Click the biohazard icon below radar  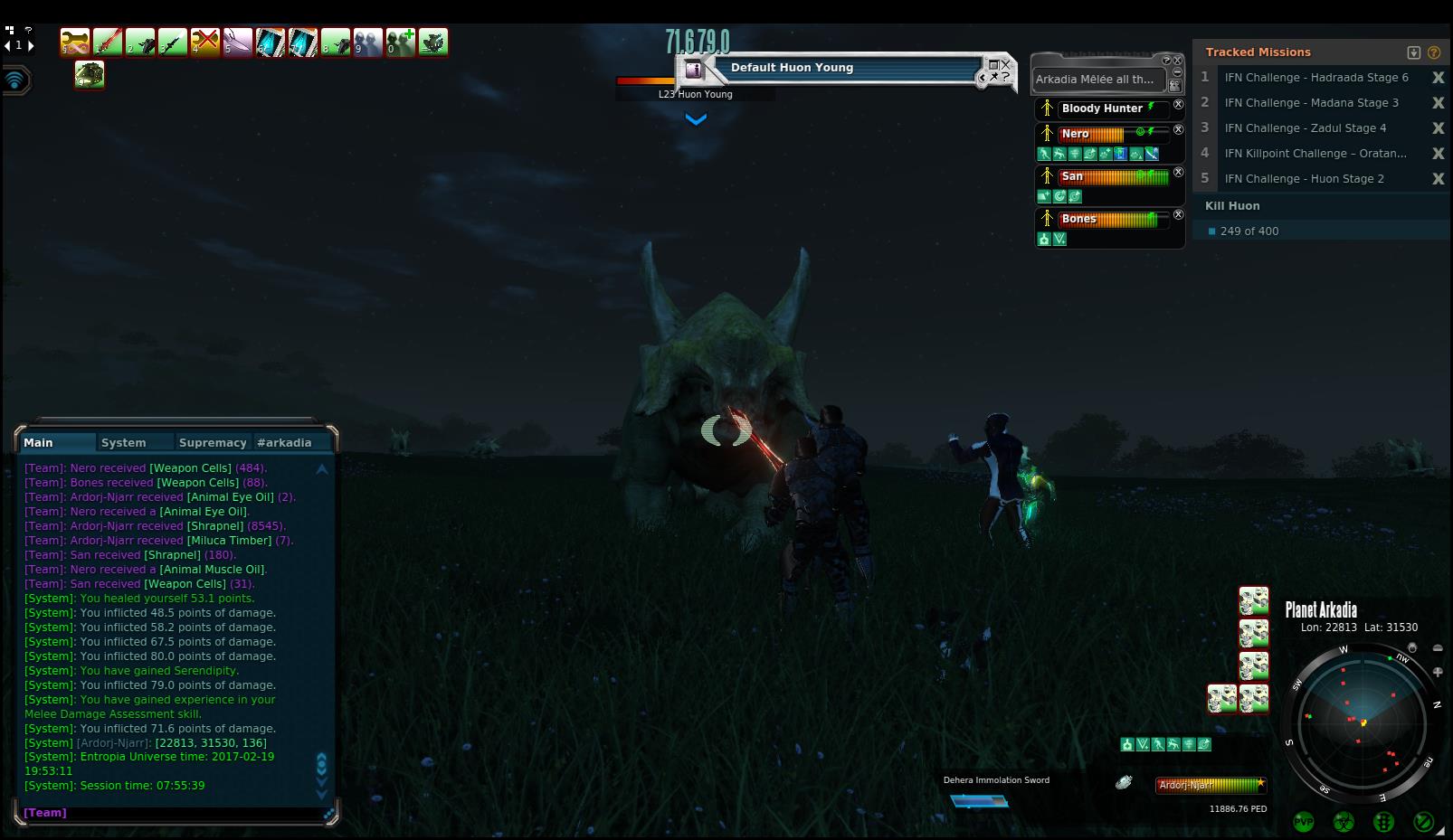[1344, 822]
